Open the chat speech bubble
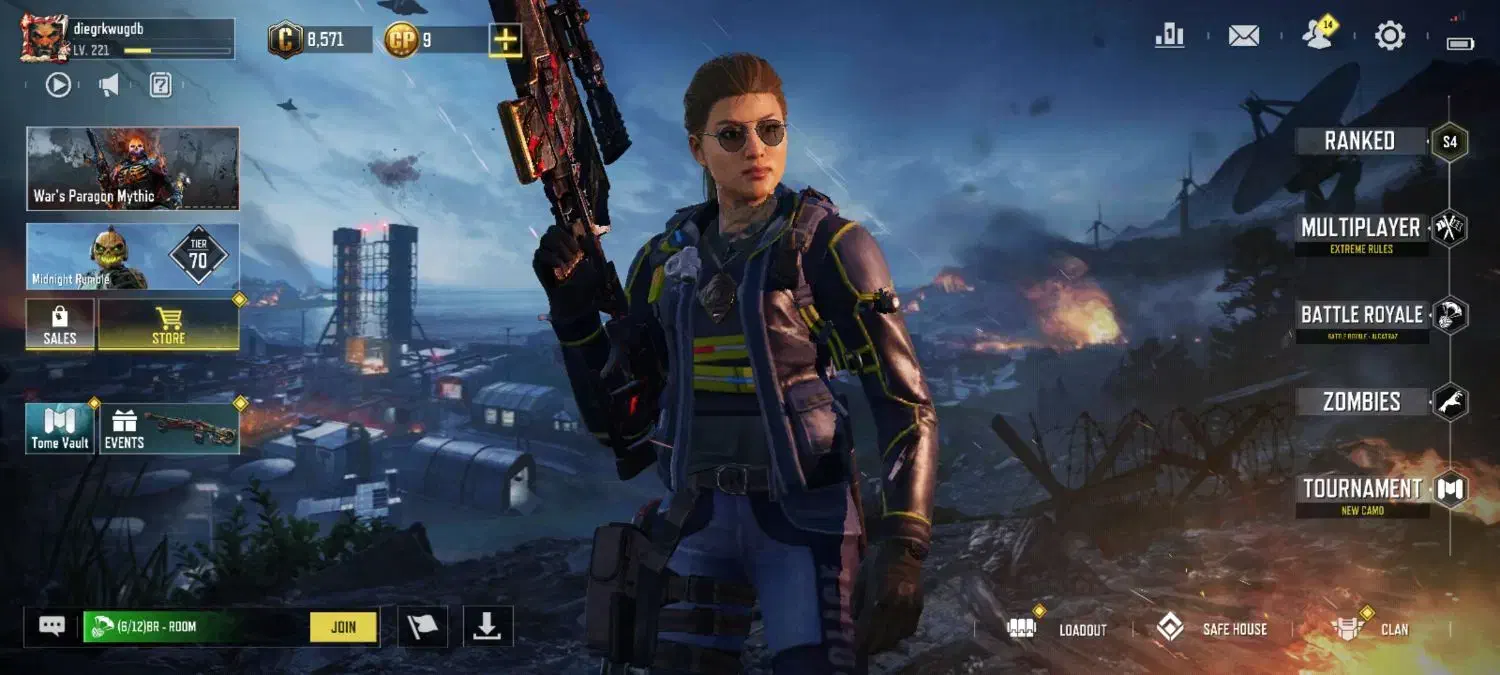The image size is (1500, 675). pos(52,626)
